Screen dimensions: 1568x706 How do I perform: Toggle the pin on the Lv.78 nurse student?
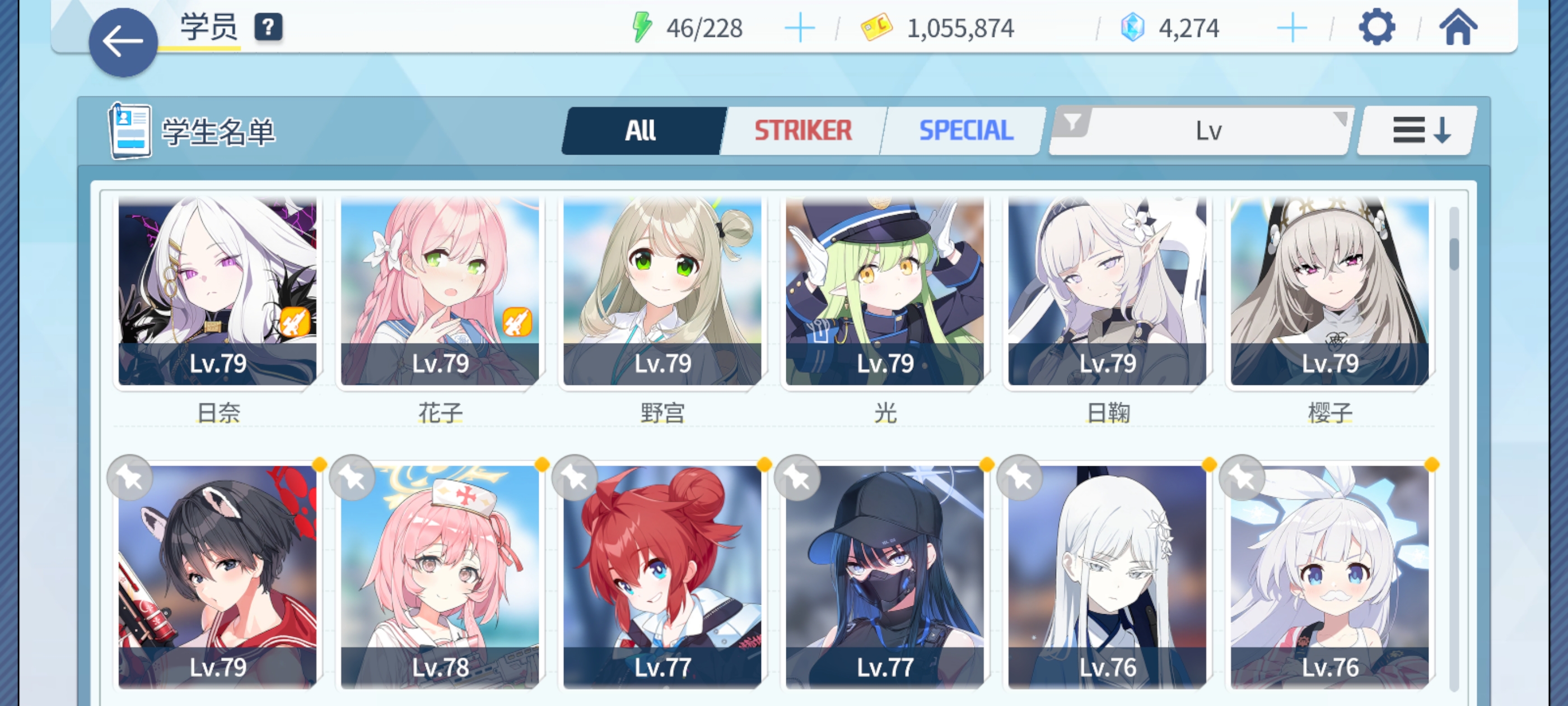click(x=351, y=477)
